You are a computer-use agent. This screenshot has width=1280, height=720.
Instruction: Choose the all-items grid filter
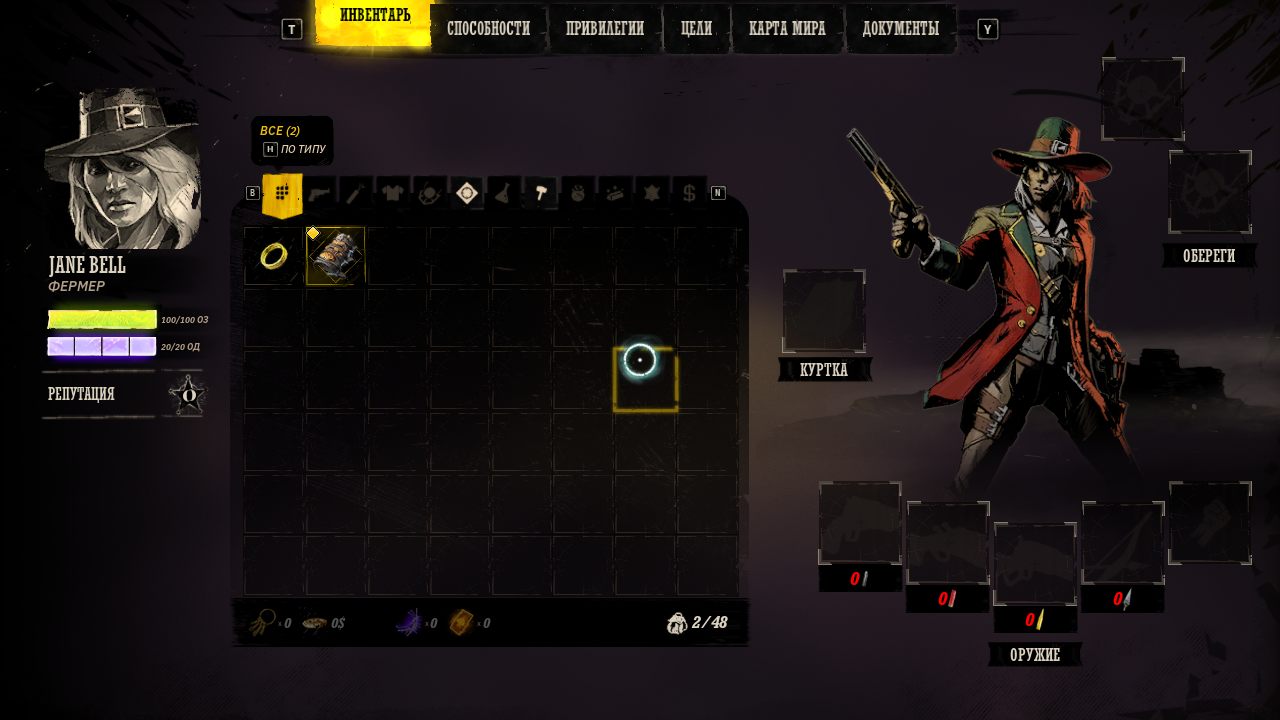tap(282, 192)
